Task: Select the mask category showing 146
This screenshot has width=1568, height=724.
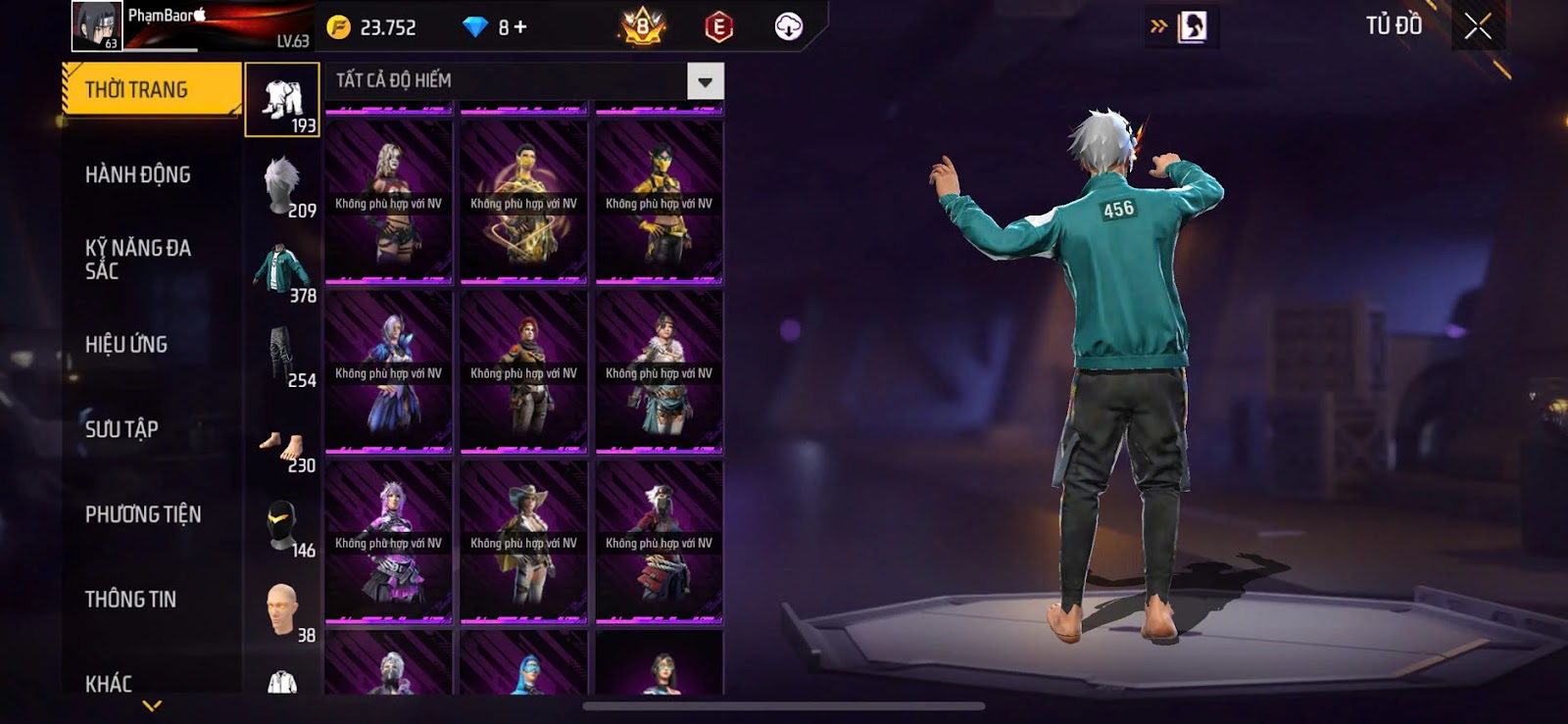Action: point(282,527)
